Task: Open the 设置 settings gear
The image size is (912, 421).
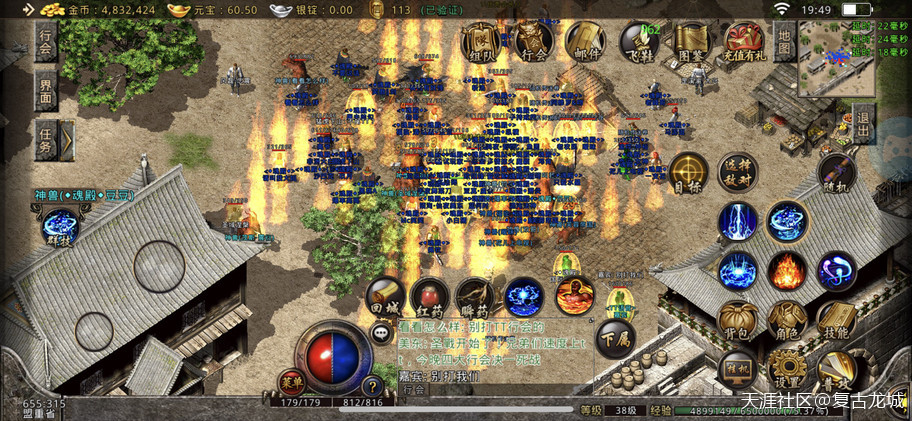Action: 787,370
